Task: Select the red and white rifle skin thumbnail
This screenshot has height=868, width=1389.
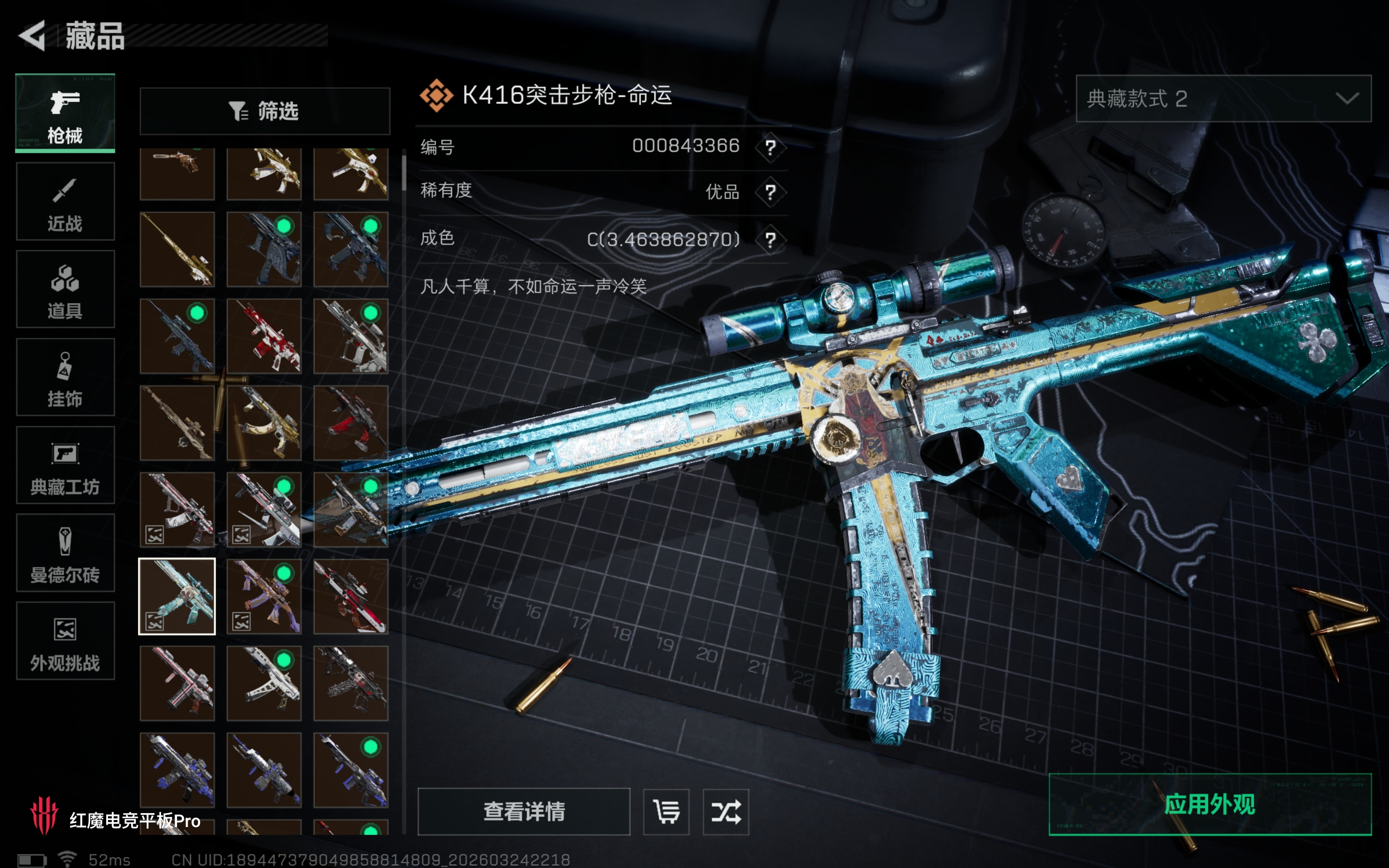Action: tap(264, 337)
